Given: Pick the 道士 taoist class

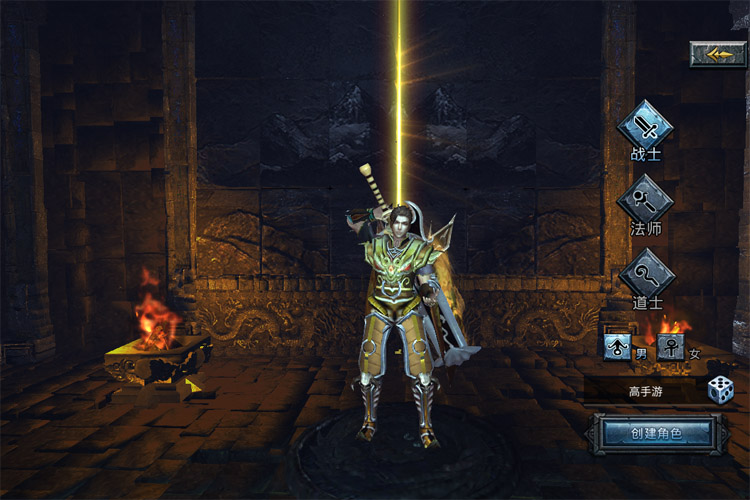Looking at the screenshot, I should tap(645, 273).
